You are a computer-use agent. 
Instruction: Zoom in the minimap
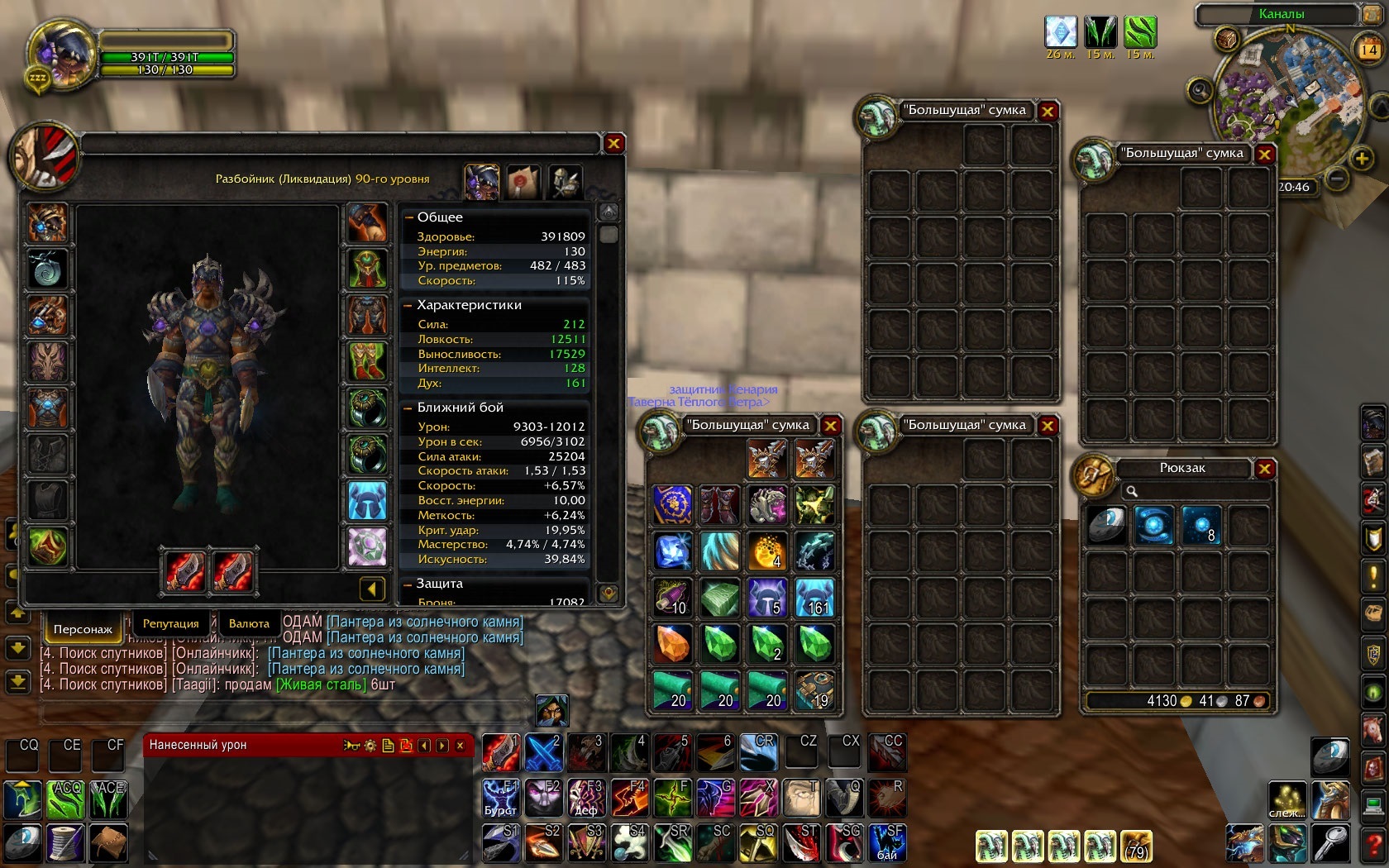[1361, 158]
